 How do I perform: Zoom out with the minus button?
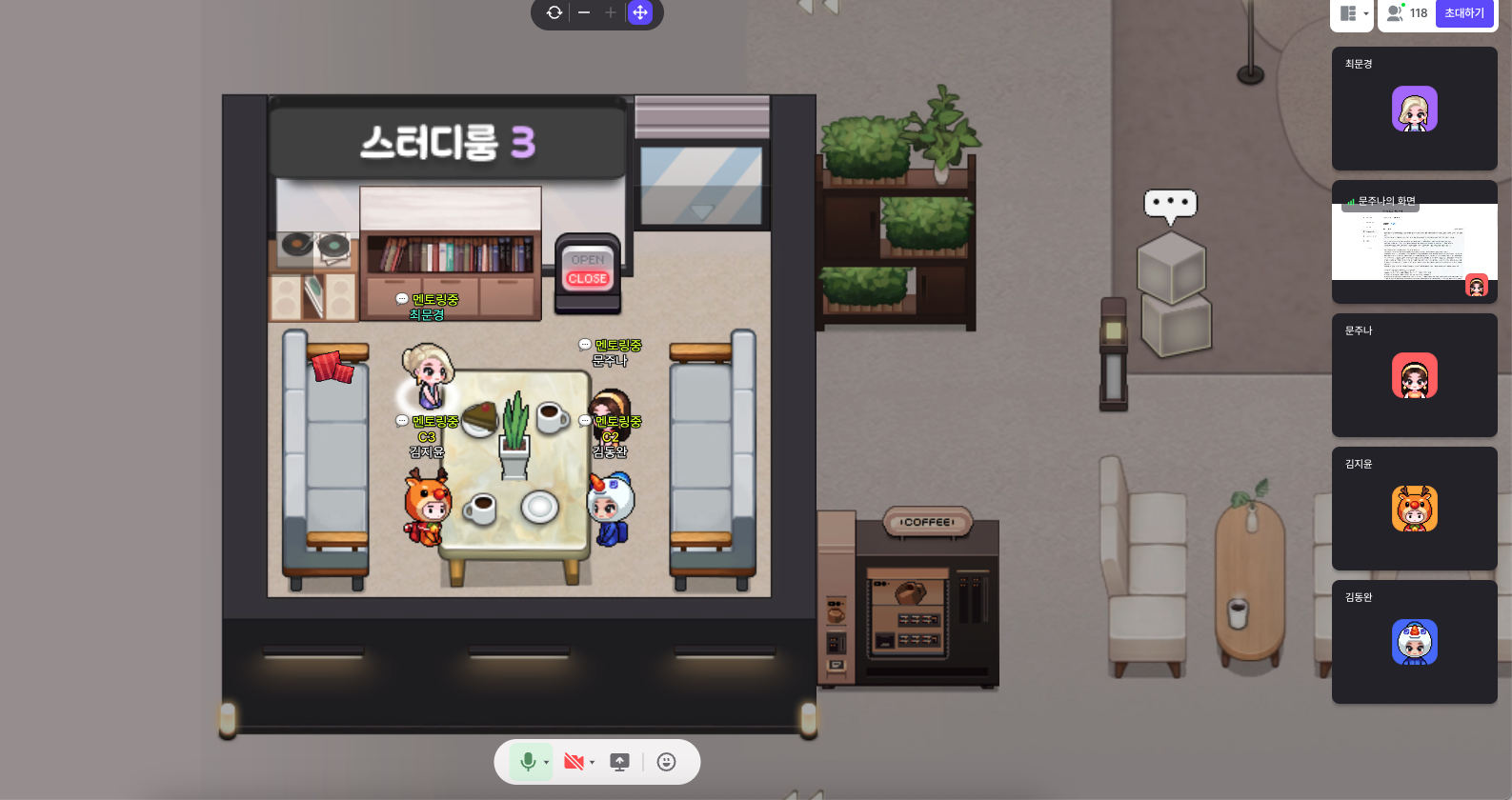click(x=584, y=12)
